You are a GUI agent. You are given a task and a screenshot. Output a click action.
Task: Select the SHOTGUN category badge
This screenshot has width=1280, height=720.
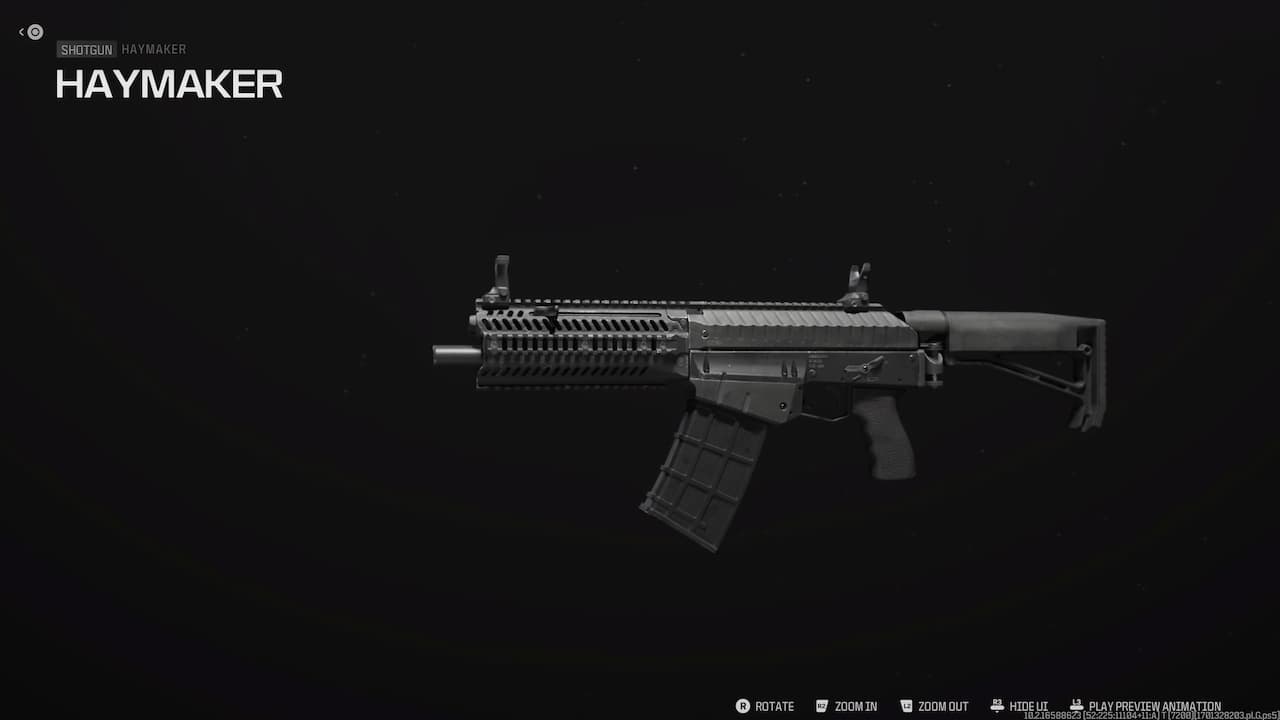tap(86, 49)
